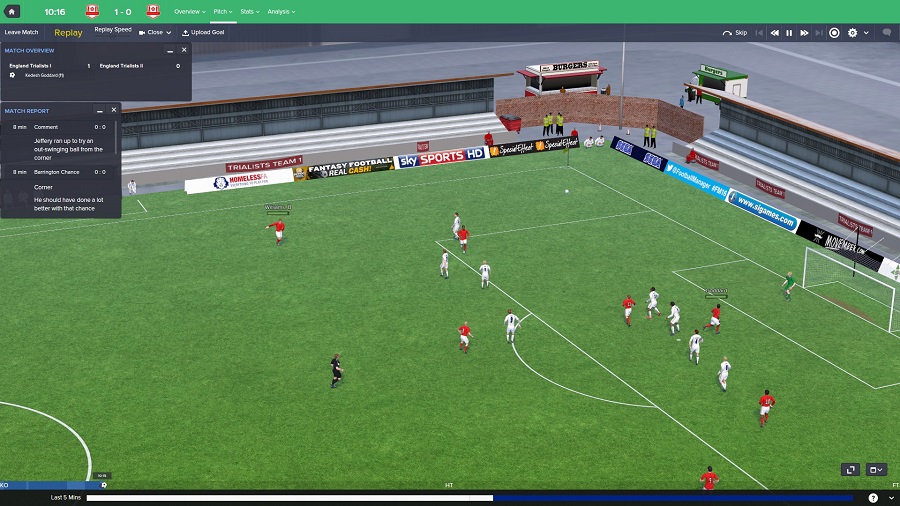Skip the current replay
Image resolution: width=900 pixels, height=506 pixels.
[735, 32]
